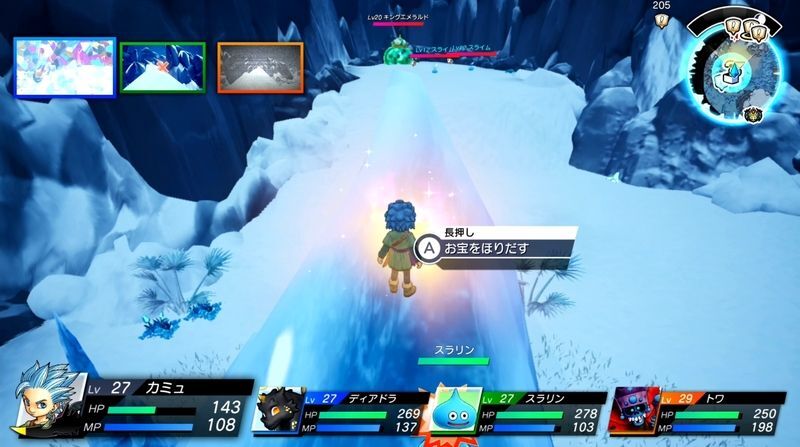Select the orange-framed grey vision thumbnail
This screenshot has width=800, height=447.
(260, 67)
